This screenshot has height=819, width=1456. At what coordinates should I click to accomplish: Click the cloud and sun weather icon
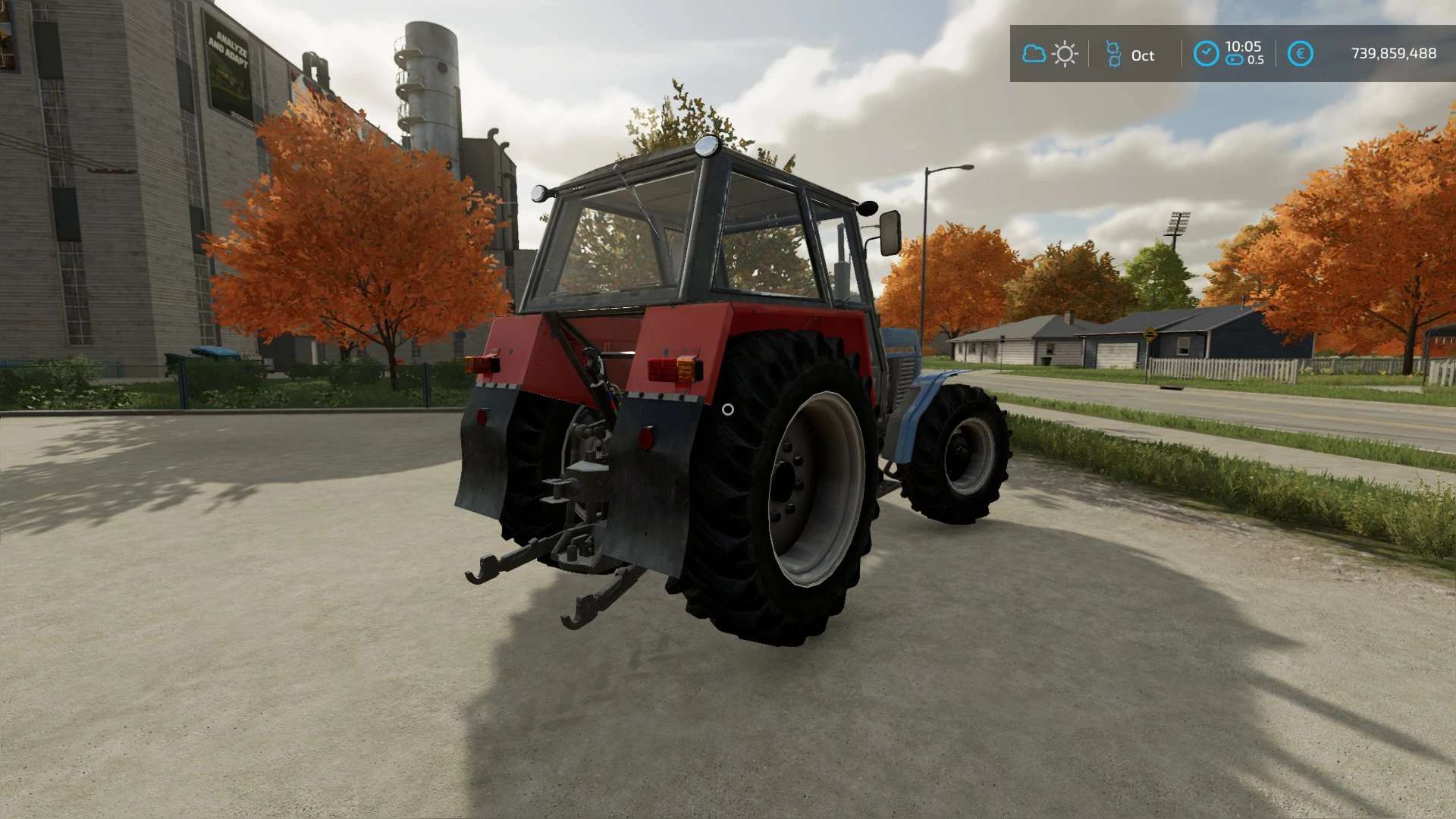coord(1050,54)
